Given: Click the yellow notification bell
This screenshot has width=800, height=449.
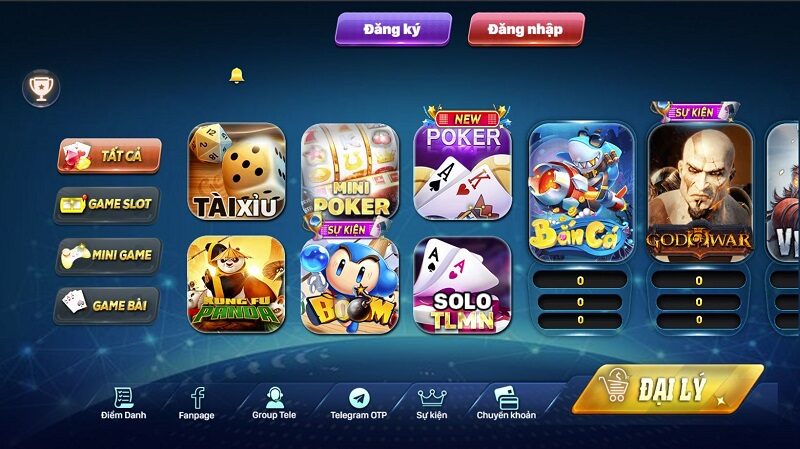Looking at the screenshot, I should tap(237, 76).
